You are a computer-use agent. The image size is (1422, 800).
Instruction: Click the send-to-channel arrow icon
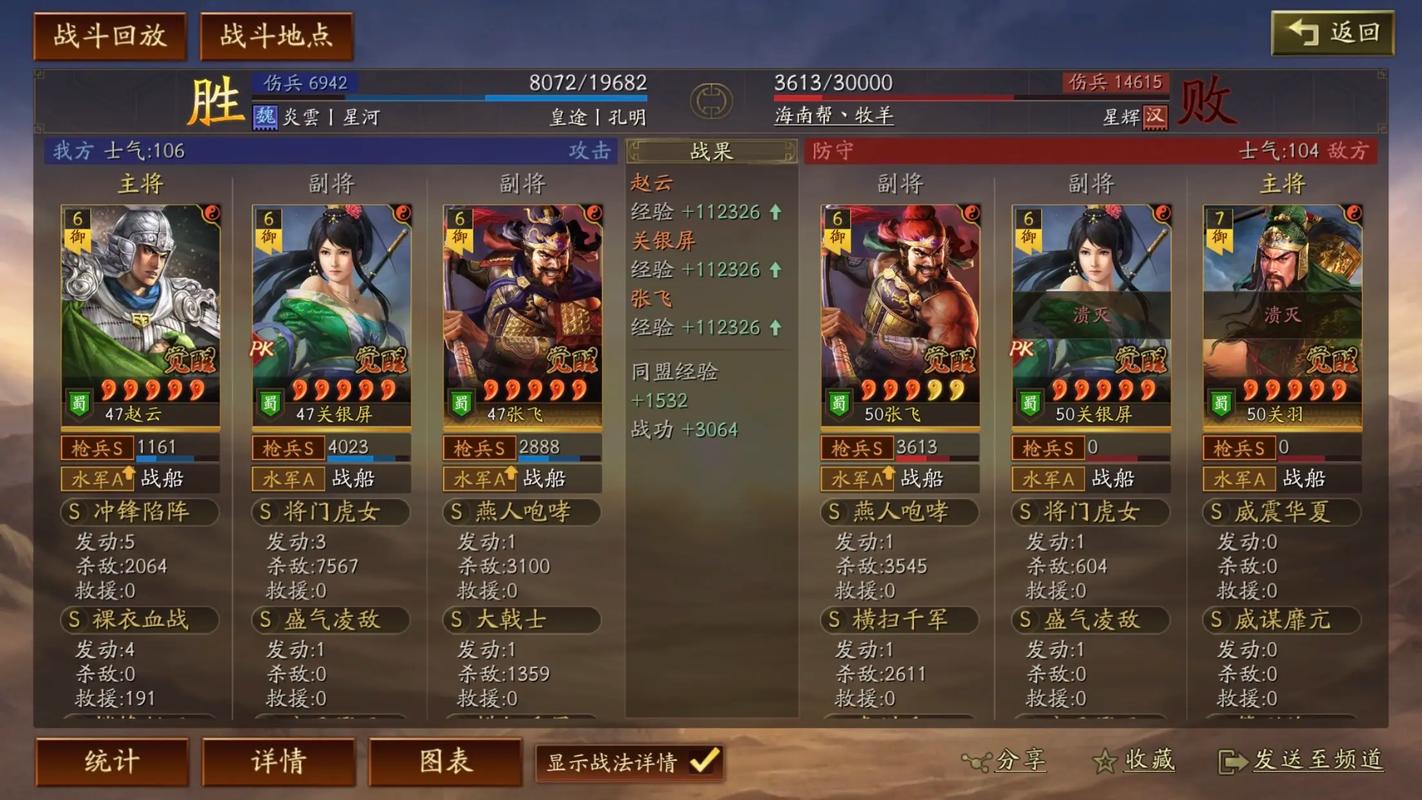(1228, 760)
